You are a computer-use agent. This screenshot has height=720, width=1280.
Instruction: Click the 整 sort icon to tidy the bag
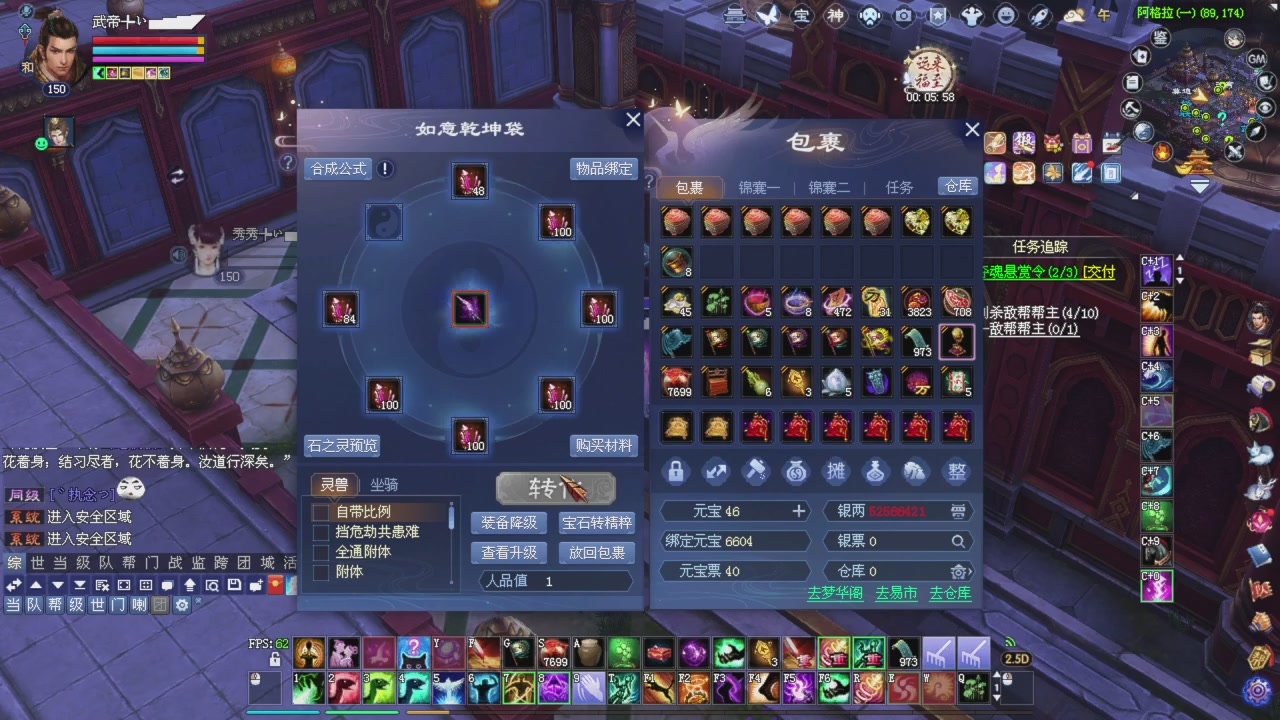[x=955, y=472]
